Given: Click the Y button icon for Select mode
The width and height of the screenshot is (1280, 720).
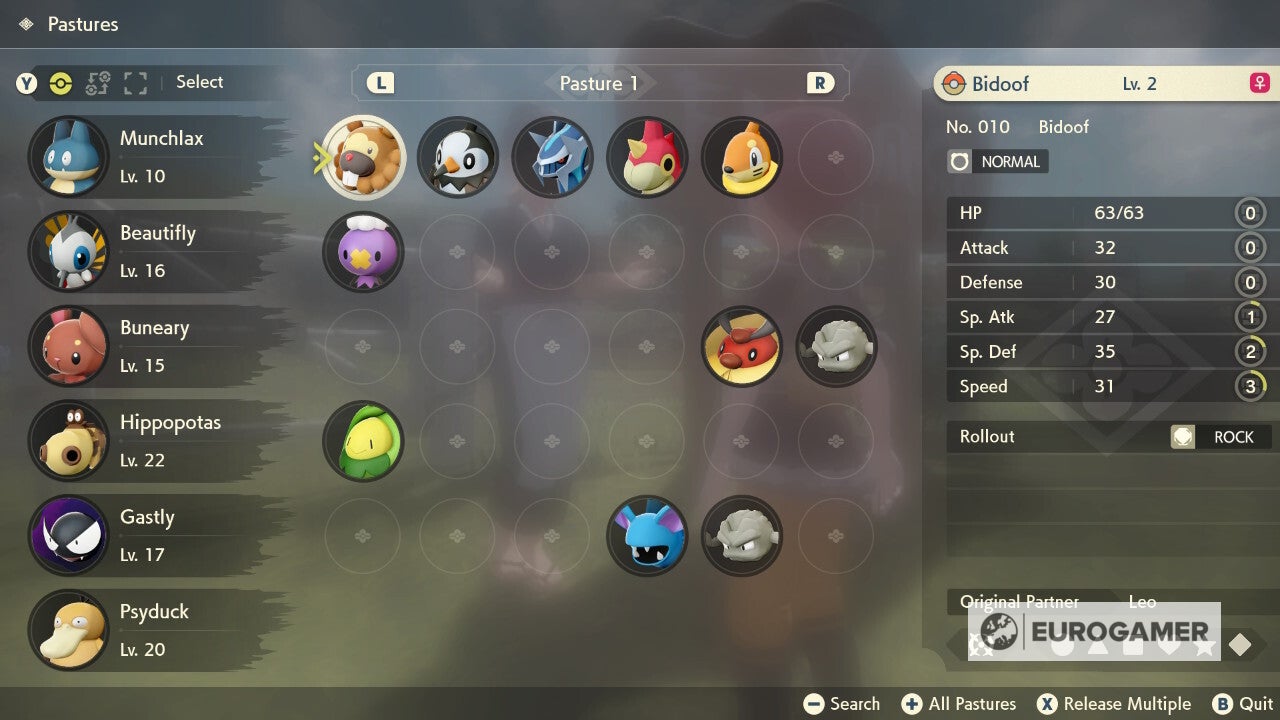Looking at the screenshot, I should pyautogui.click(x=26, y=83).
